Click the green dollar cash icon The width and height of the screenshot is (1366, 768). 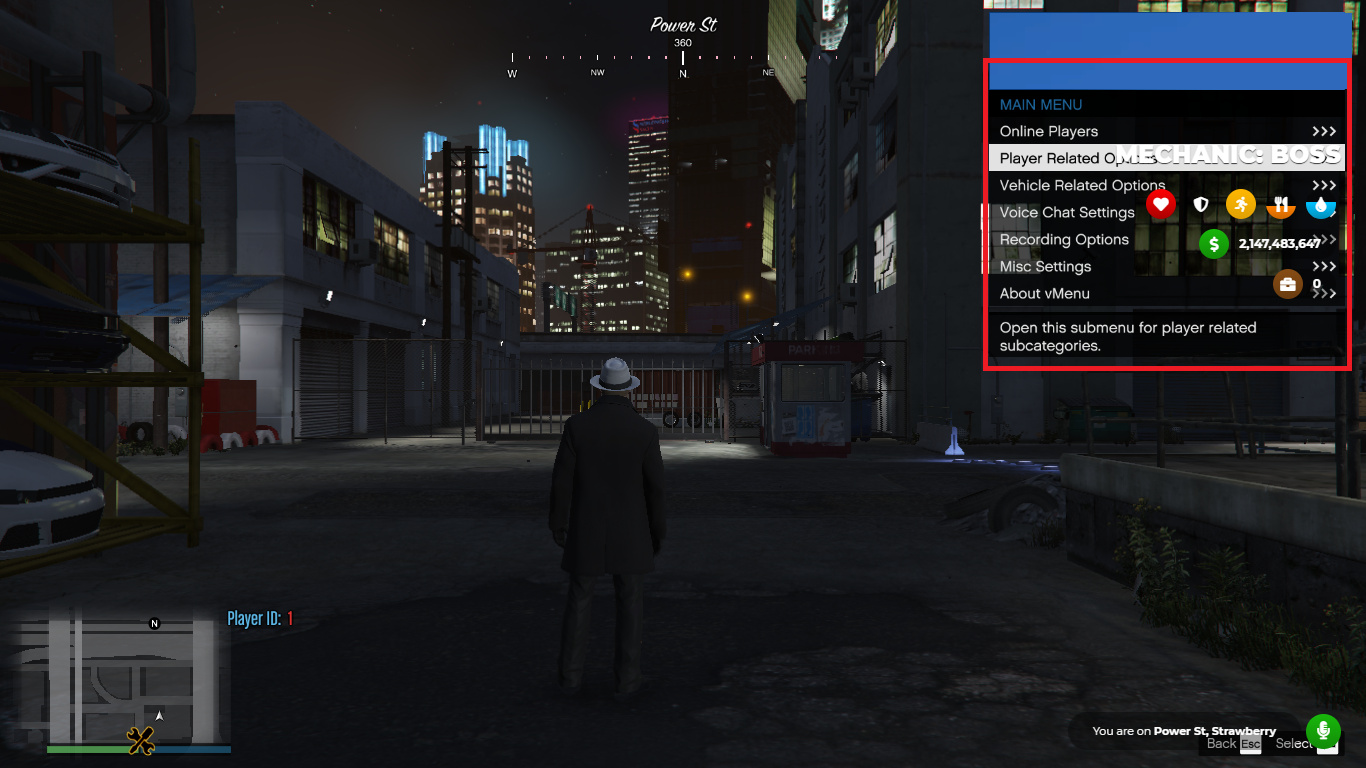click(1213, 243)
